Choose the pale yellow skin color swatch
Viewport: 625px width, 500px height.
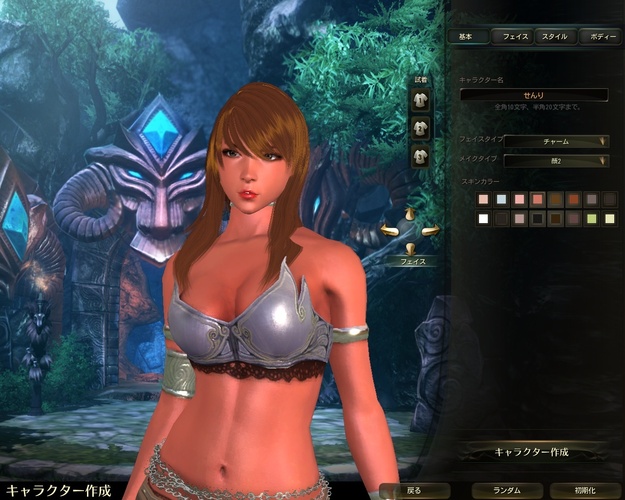point(610,219)
